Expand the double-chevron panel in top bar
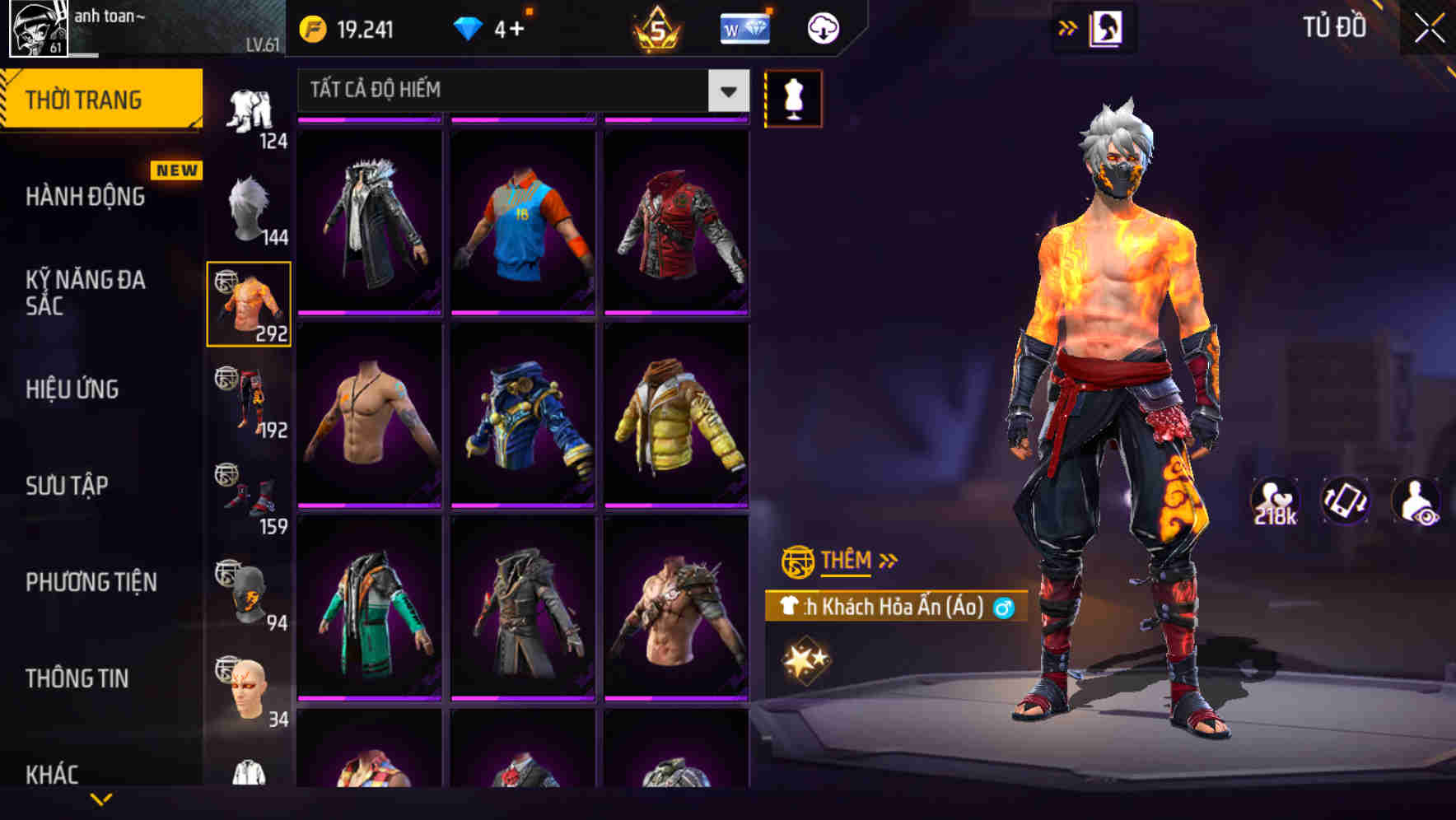The image size is (1456, 820). [x=1068, y=27]
